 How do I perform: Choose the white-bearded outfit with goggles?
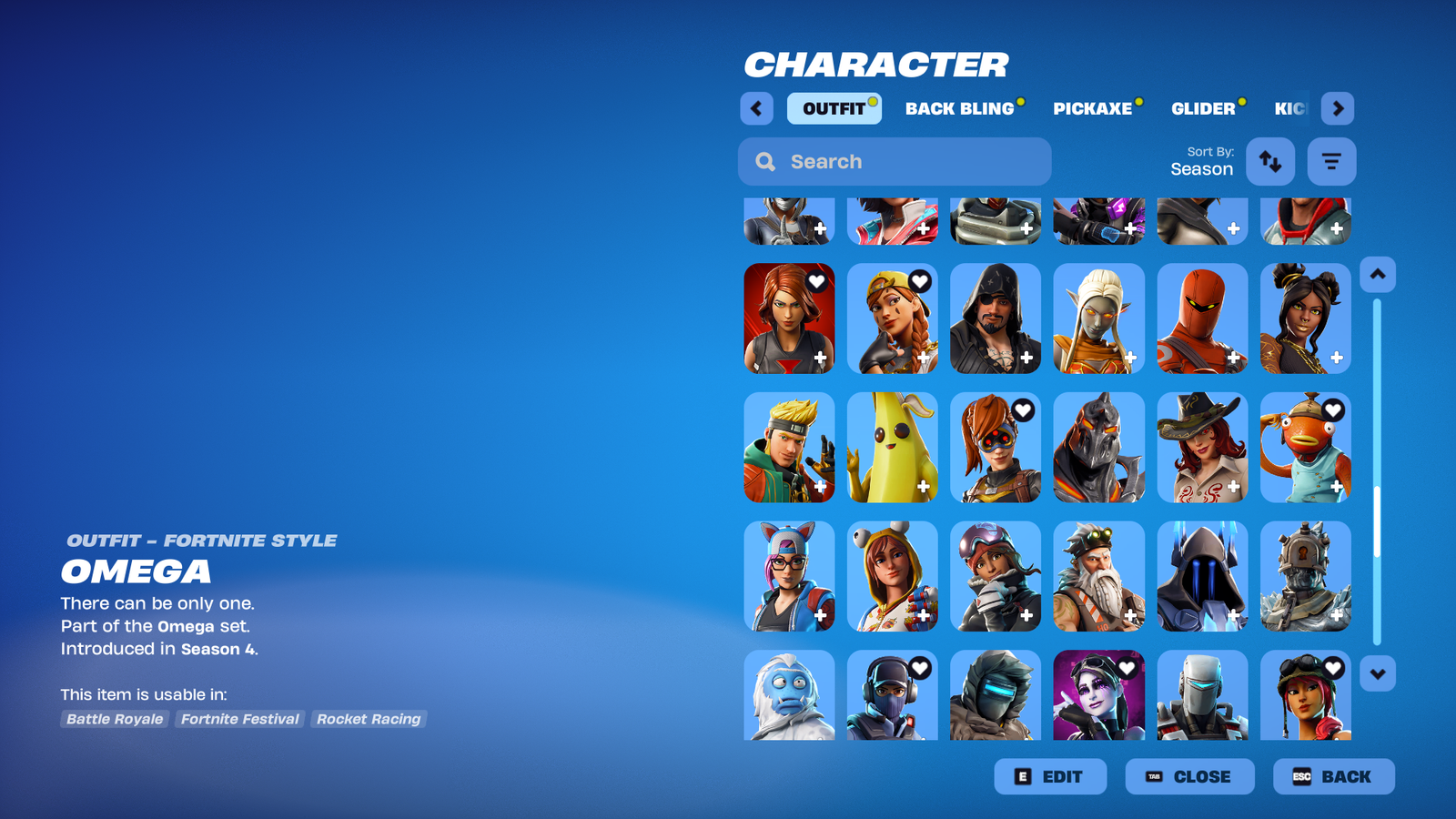click(x=1098, y=576)
